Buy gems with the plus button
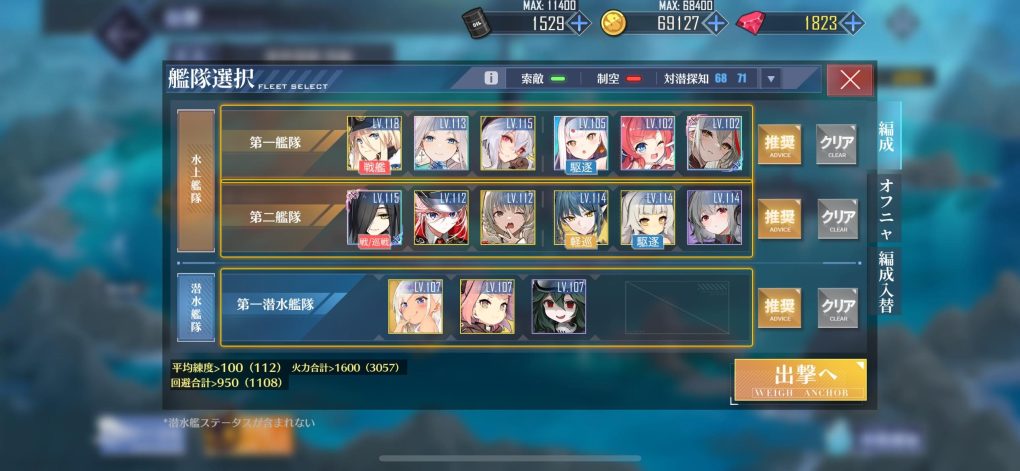The height and width of the screenshot is (471, 1020). [x=852, y=23]
